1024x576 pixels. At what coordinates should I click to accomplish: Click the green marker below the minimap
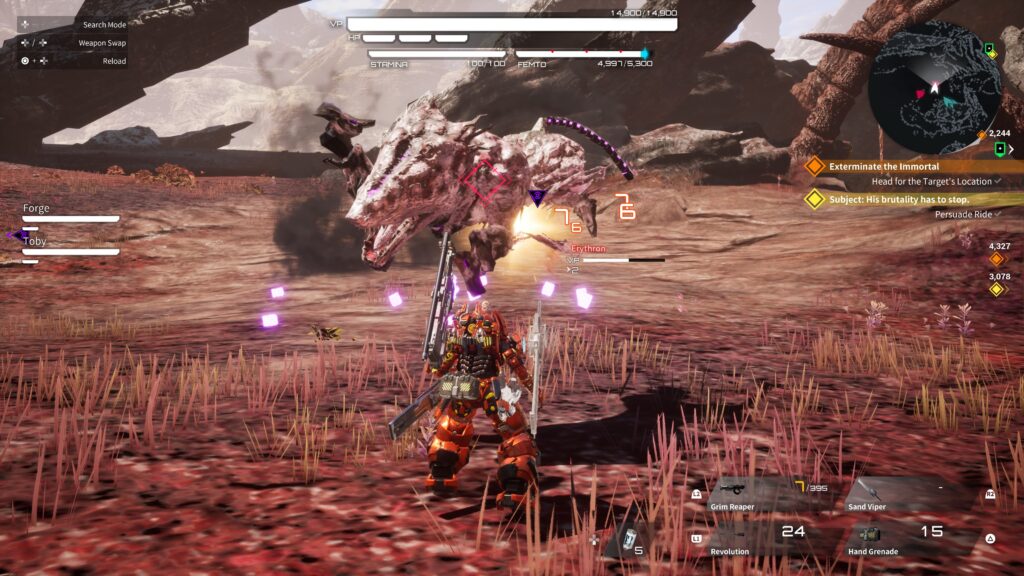click(1000, 149)
